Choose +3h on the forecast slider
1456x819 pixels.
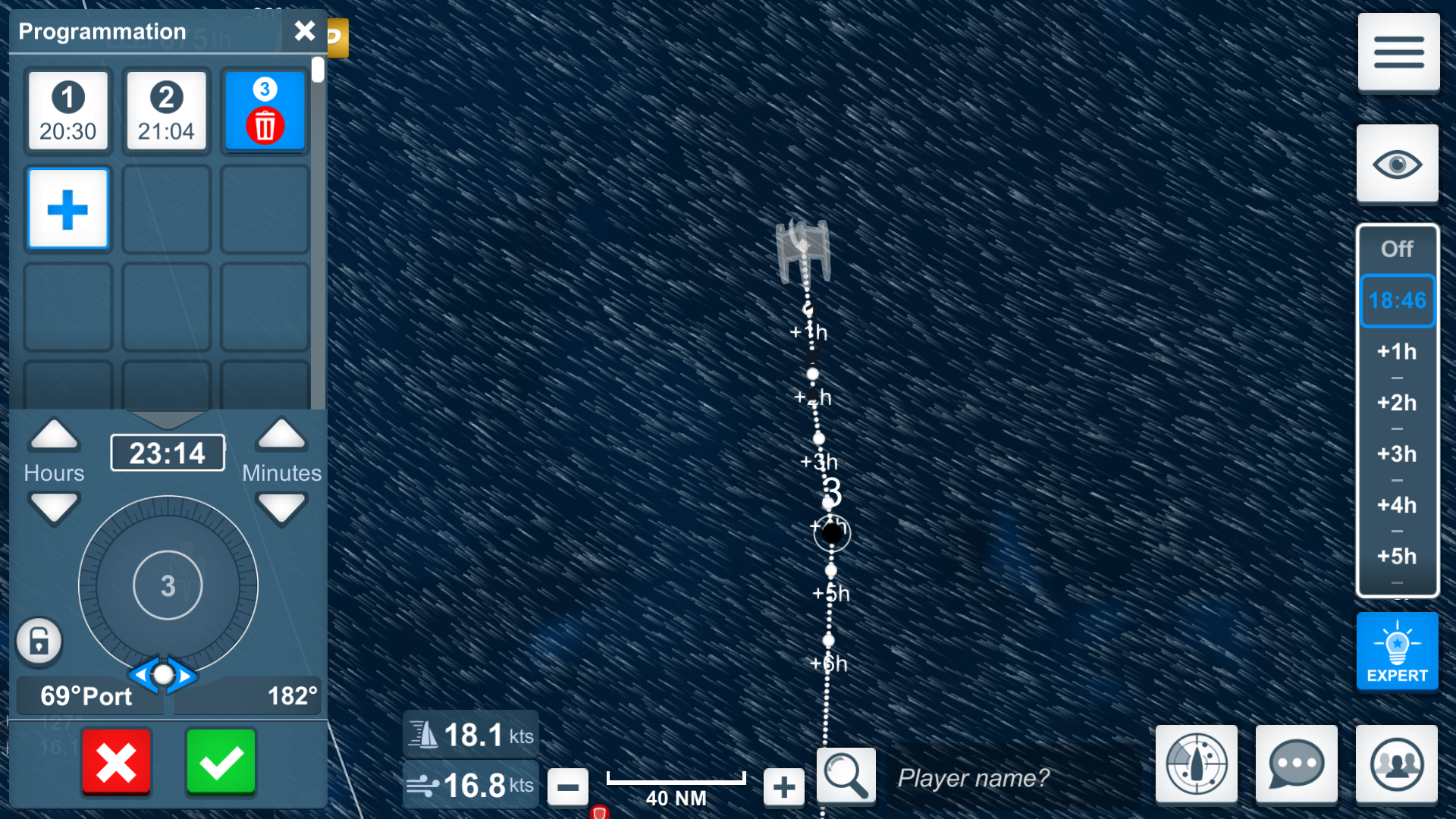[x=1398, y=453]
